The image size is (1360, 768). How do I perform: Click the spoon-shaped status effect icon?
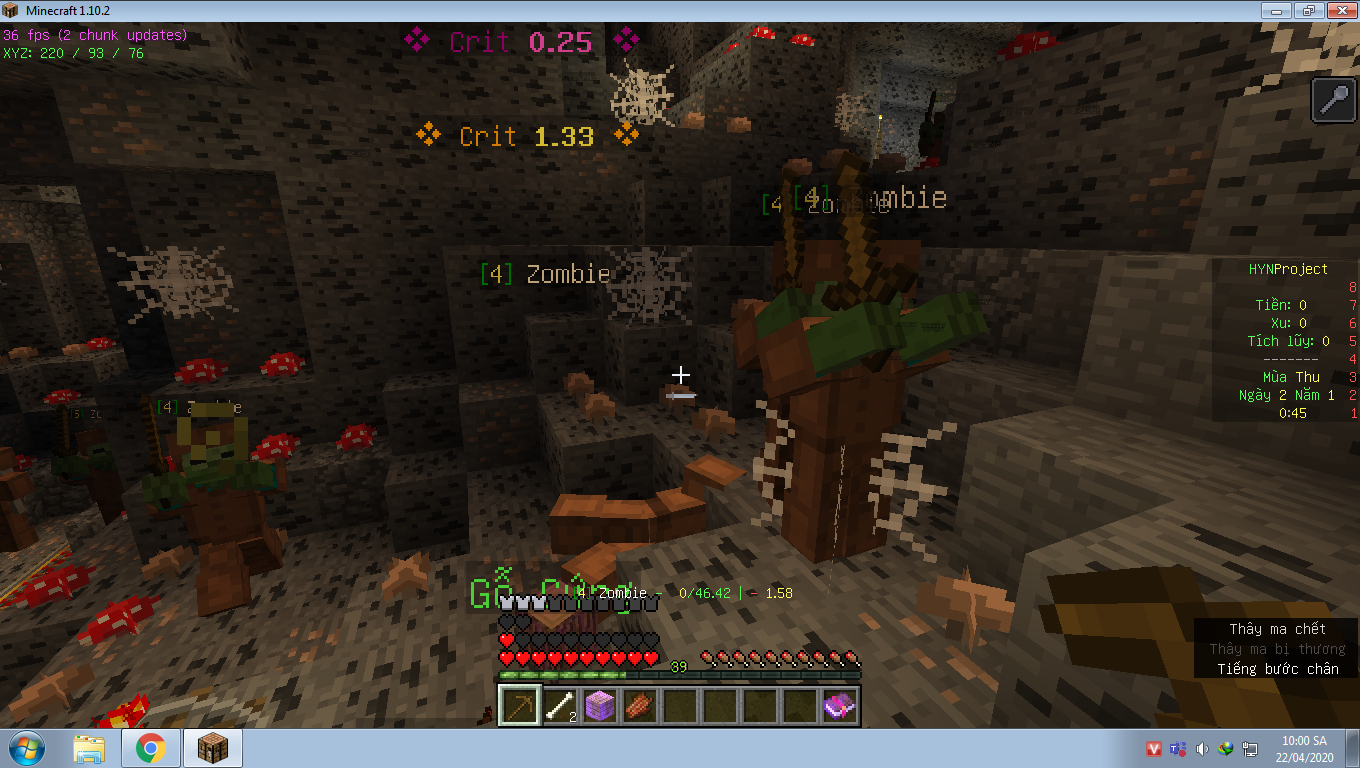pos(1335,100)
